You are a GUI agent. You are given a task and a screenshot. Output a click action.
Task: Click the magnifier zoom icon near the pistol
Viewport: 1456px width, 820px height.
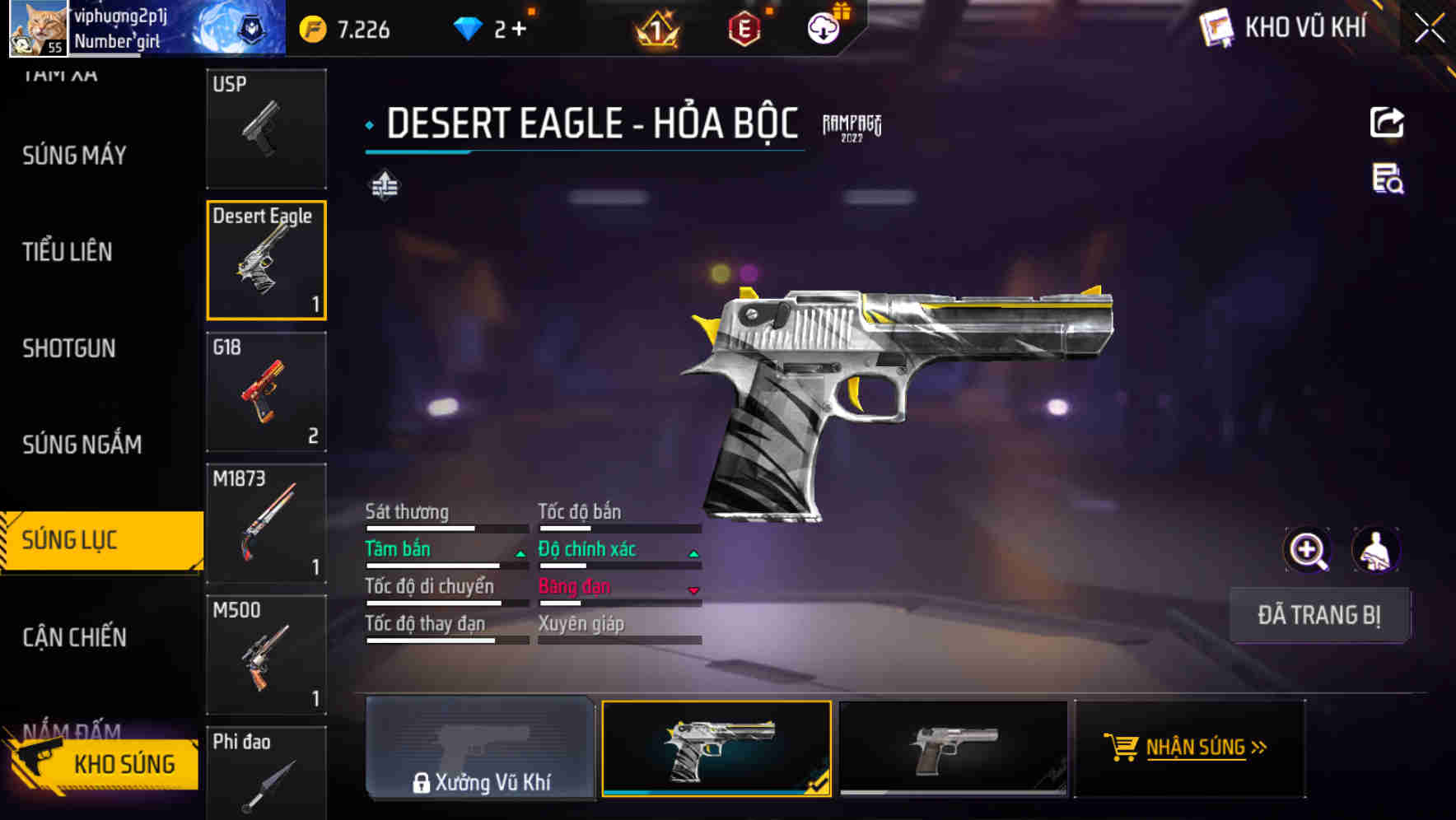pyautogui.click(x=1307, y=549)
